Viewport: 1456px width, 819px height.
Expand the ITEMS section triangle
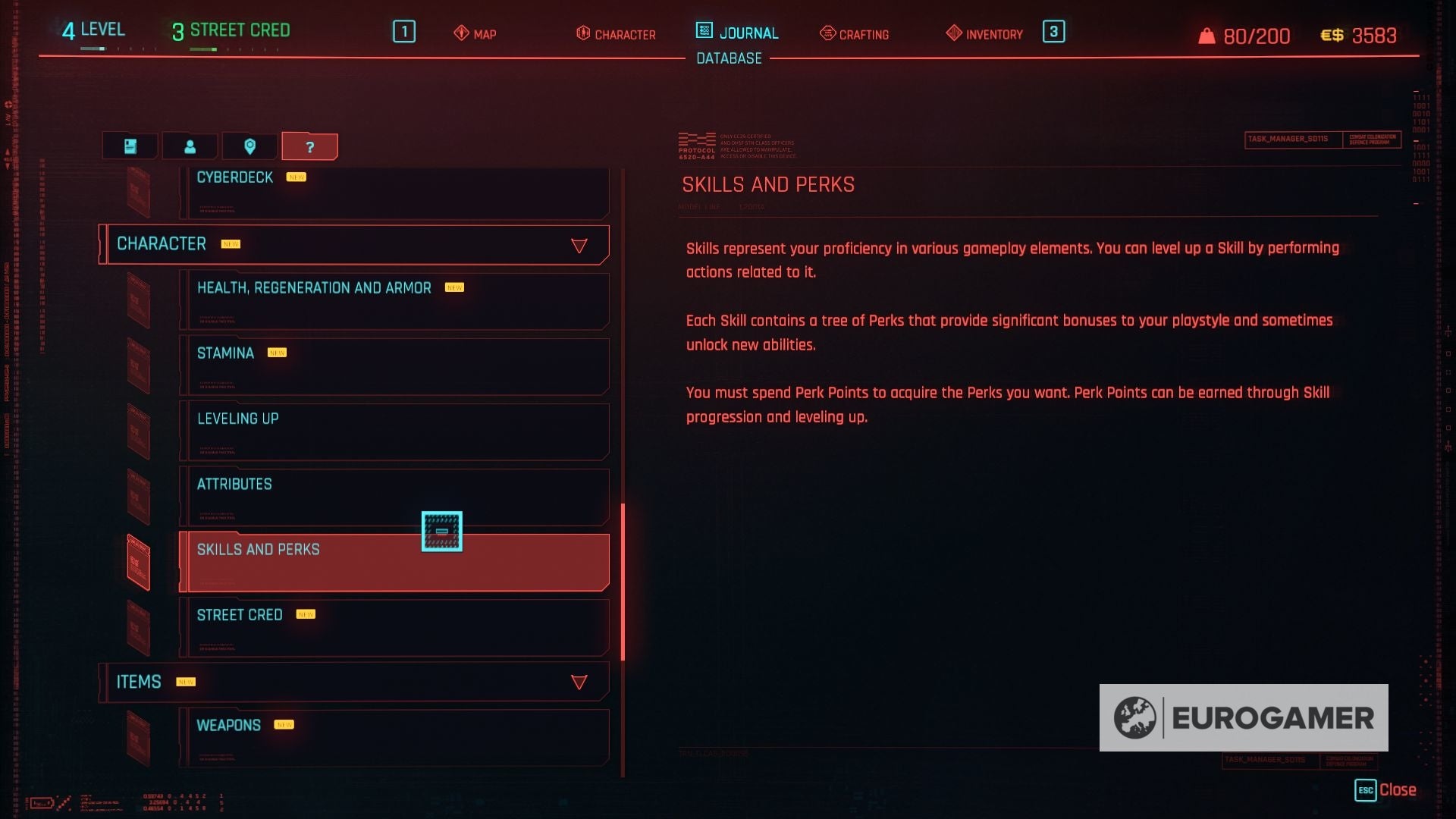point(579,681)
